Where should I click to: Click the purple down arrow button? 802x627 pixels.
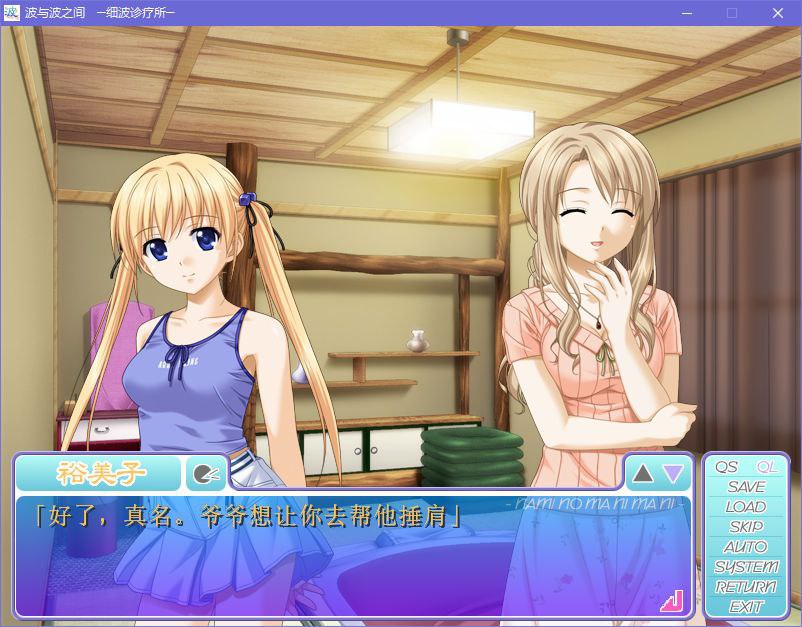tap(673, 473)
